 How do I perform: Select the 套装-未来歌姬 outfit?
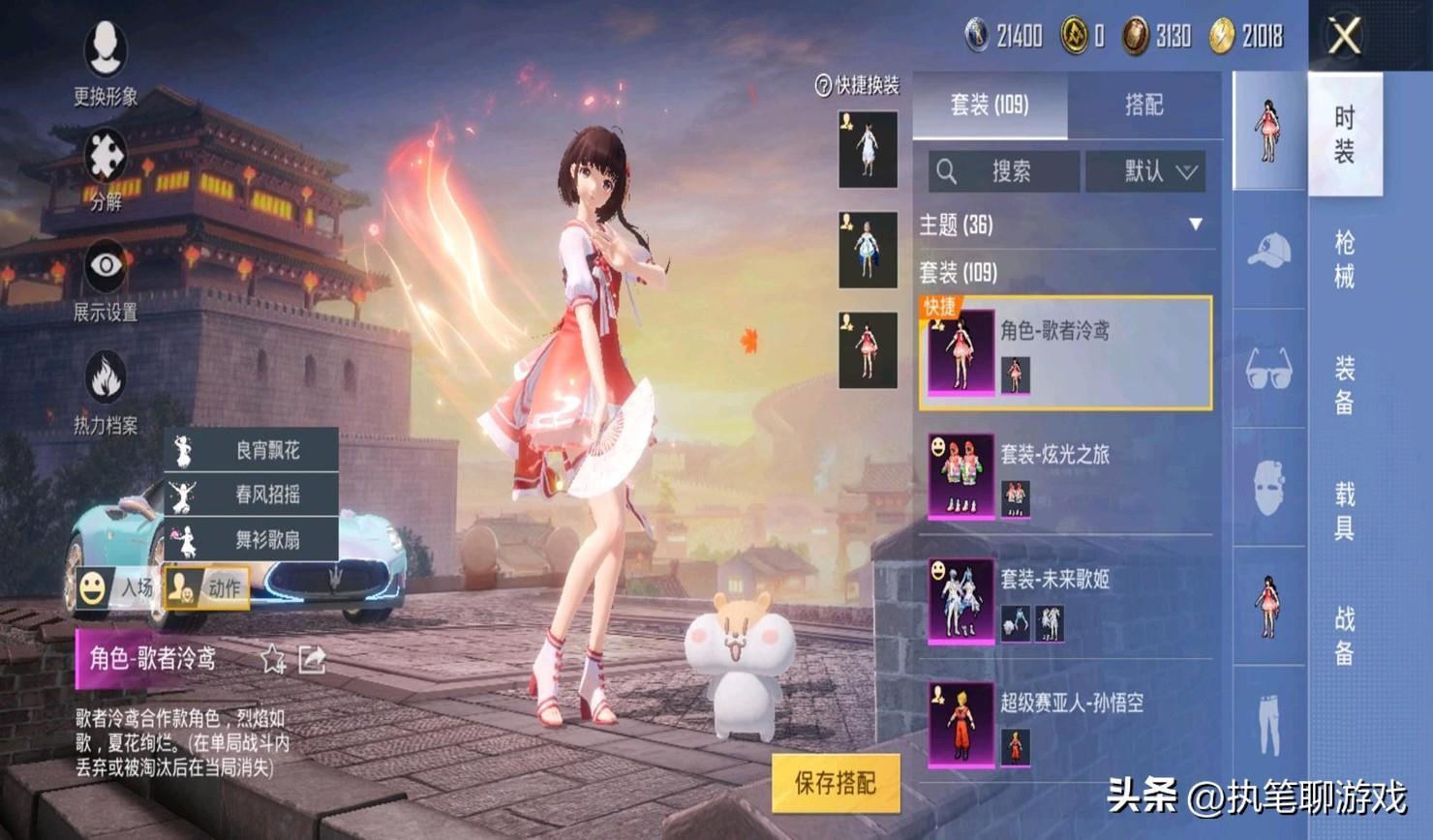(x=1065, y=601)
